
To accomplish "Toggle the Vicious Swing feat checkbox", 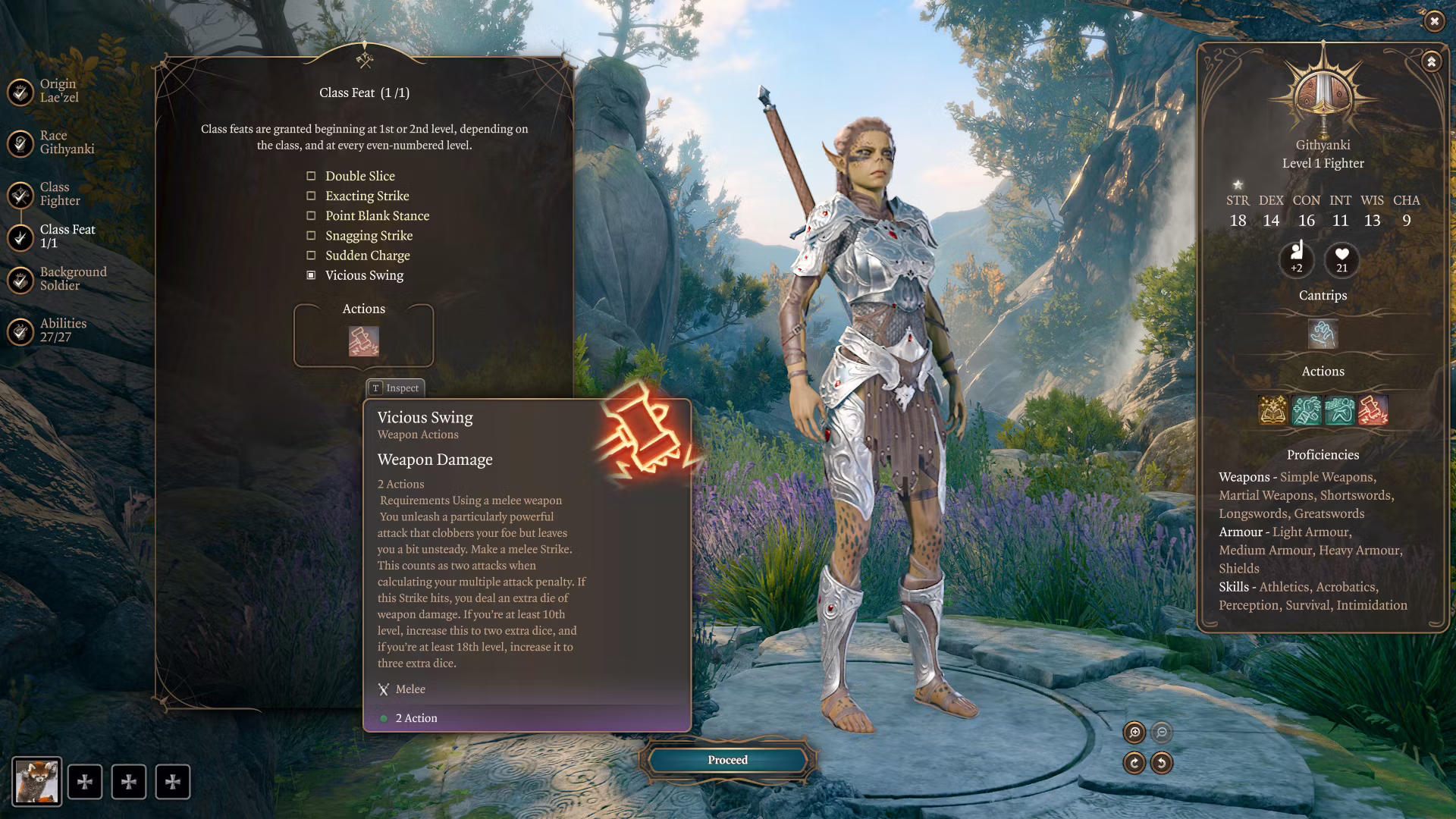I will coord(311,275).
